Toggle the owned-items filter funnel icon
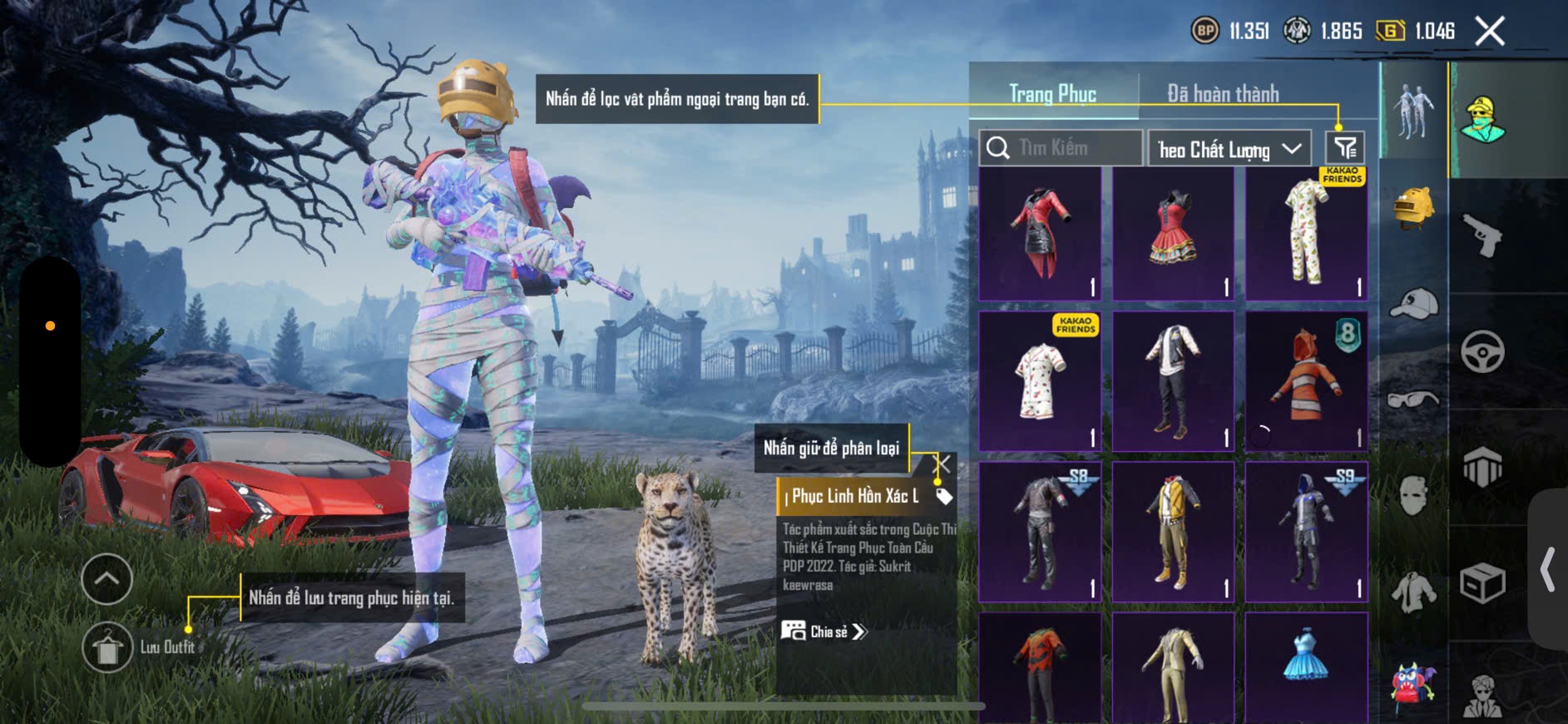This screenshot has height=724, width=1568. click(x=1344, y=148)
